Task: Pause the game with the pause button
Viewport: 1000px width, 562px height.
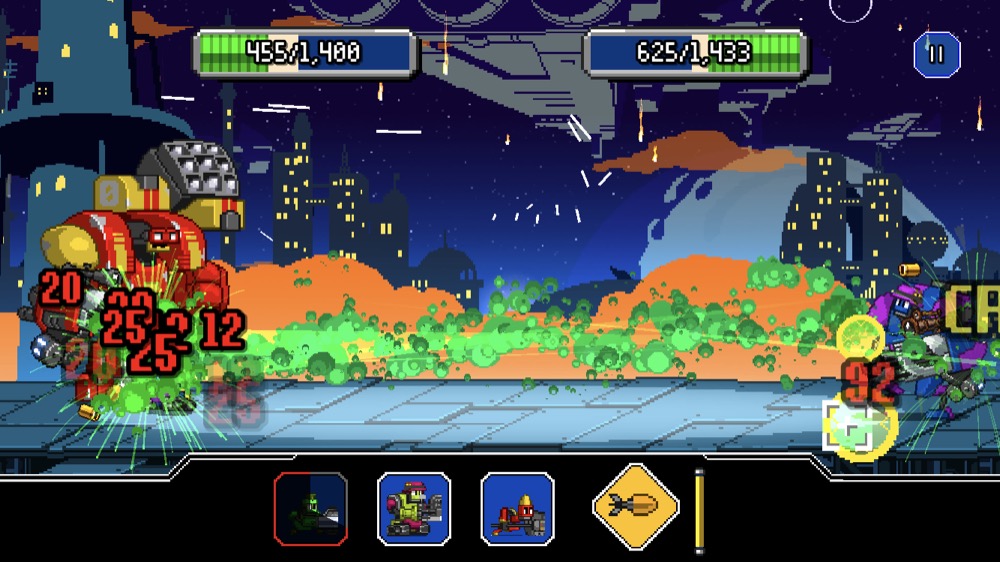Action: [x=936, y=54]
